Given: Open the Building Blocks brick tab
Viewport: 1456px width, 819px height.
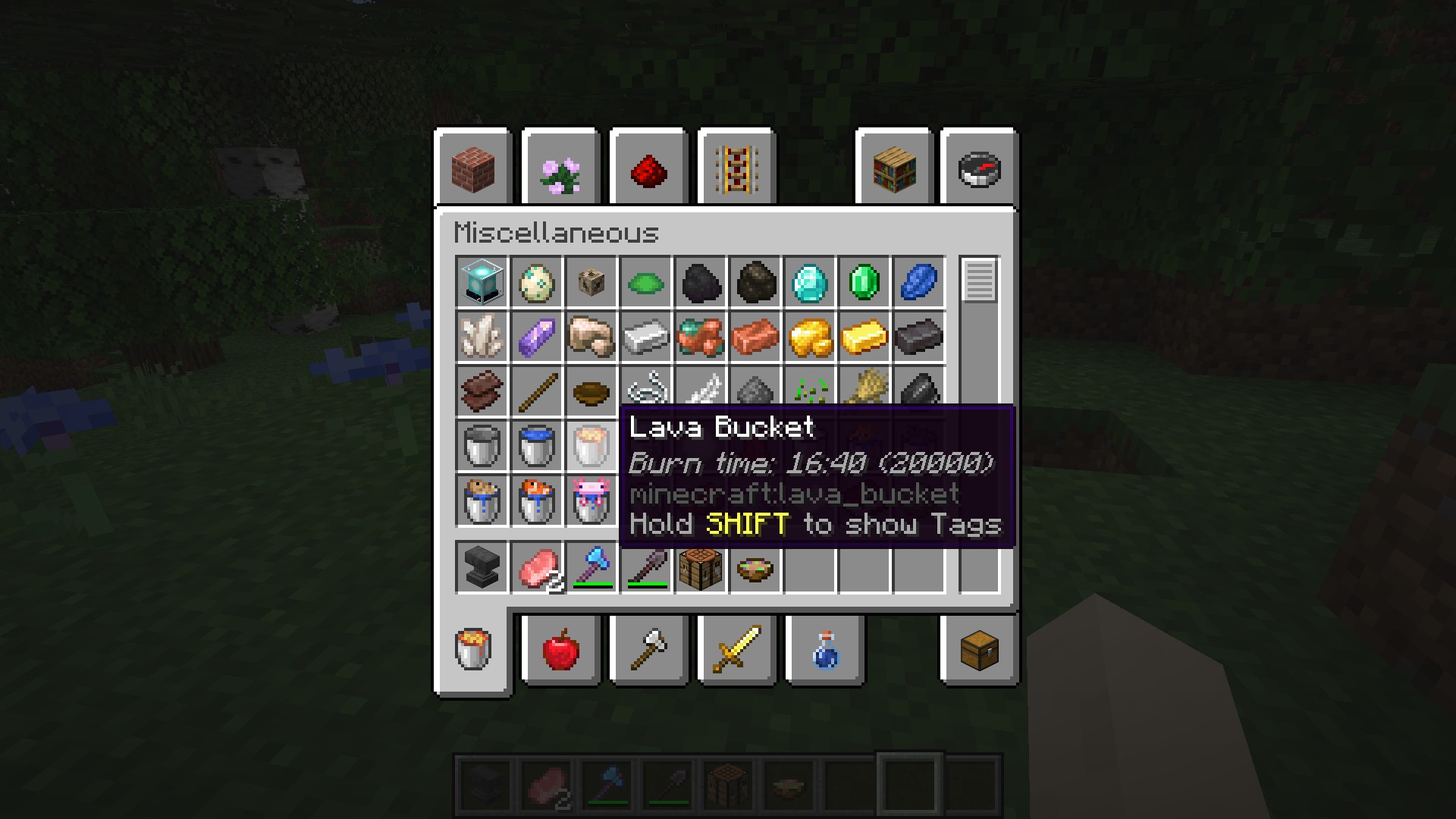Looking at the screenshot, I should click(x=473, y=168).
